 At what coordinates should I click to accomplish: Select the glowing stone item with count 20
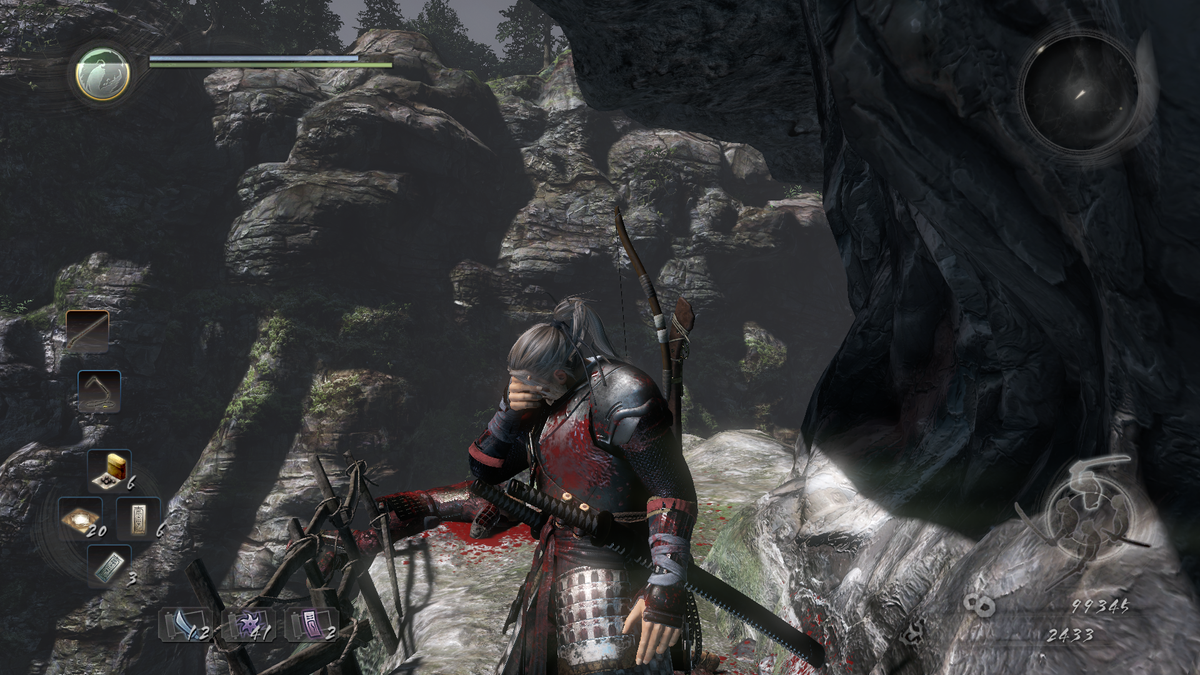78,517
